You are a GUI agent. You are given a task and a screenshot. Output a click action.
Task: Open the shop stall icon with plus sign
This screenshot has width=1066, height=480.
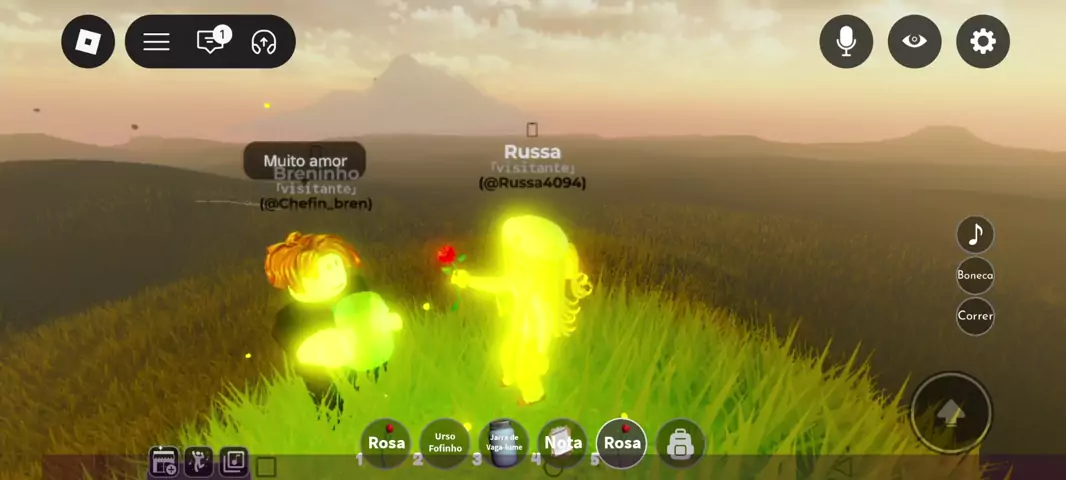point(164,462)
